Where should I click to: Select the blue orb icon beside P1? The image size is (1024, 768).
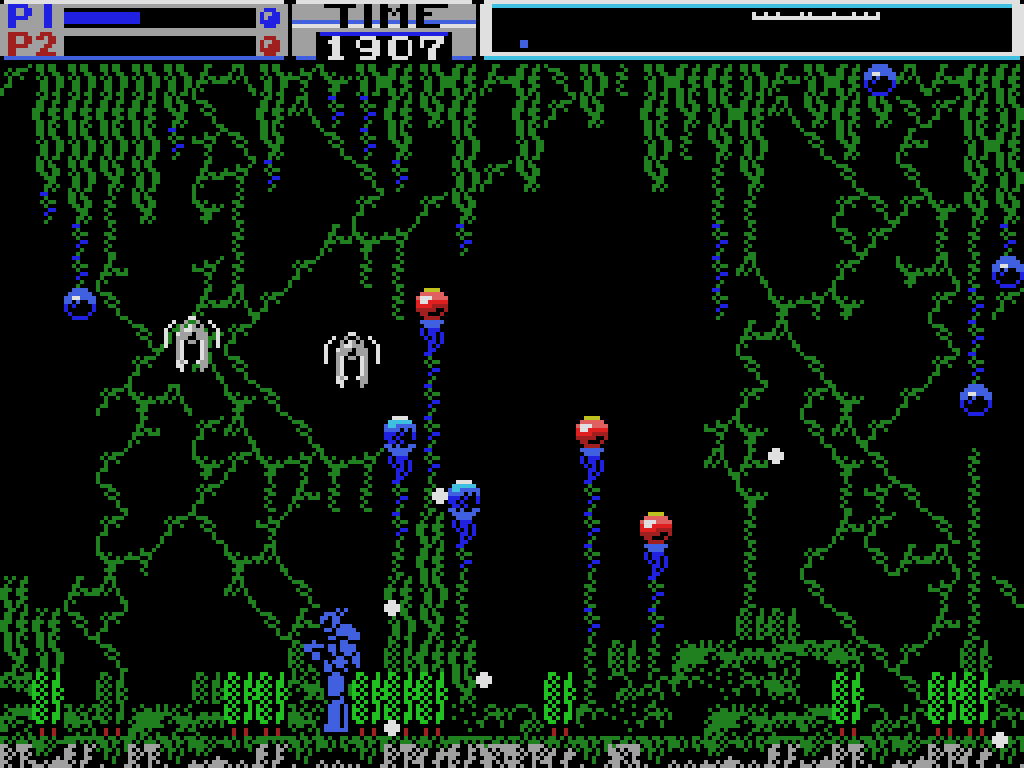click(269, 17)
